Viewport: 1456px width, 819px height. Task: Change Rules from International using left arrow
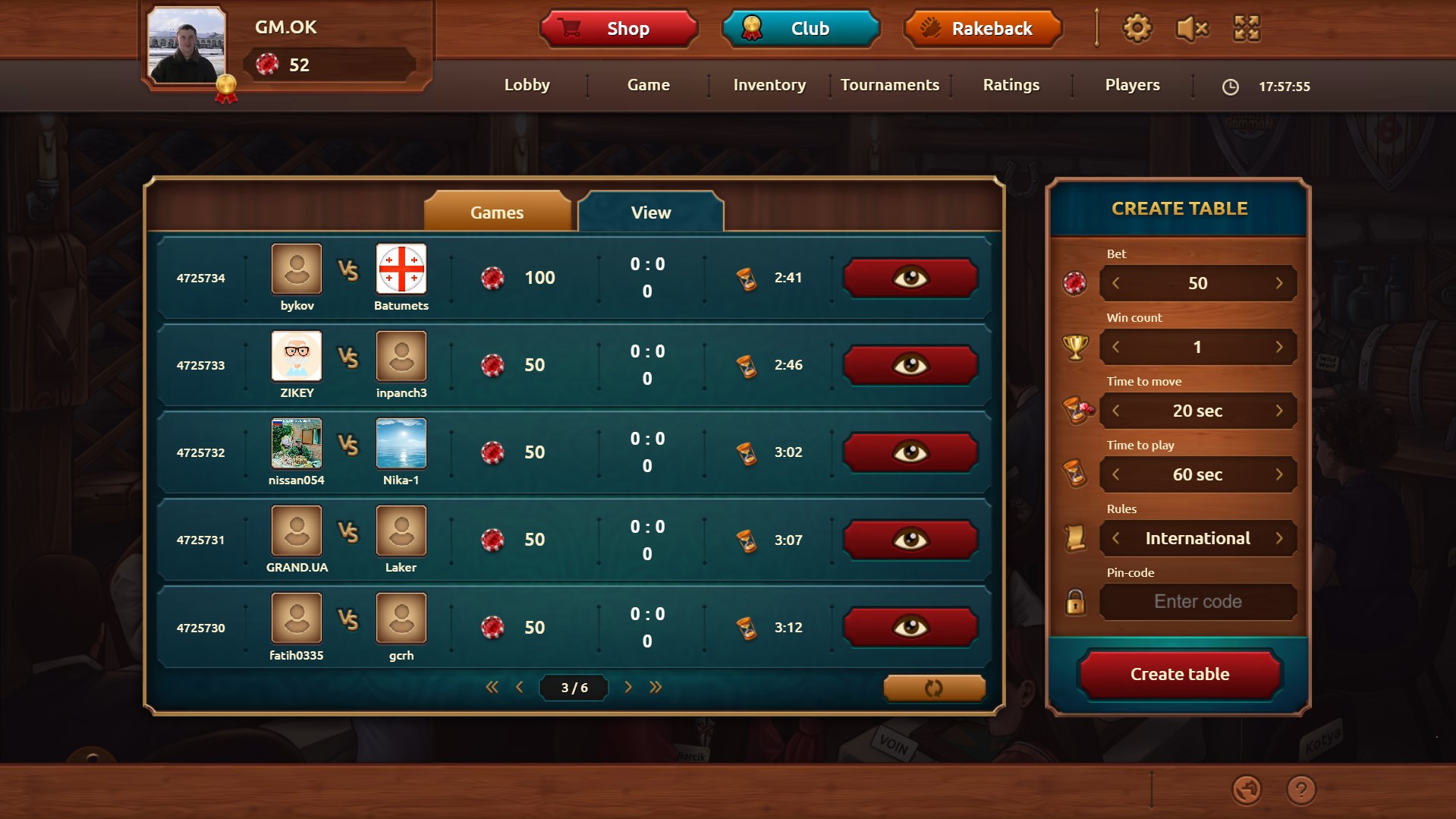pyautogui.click(x=1116, y=537)
